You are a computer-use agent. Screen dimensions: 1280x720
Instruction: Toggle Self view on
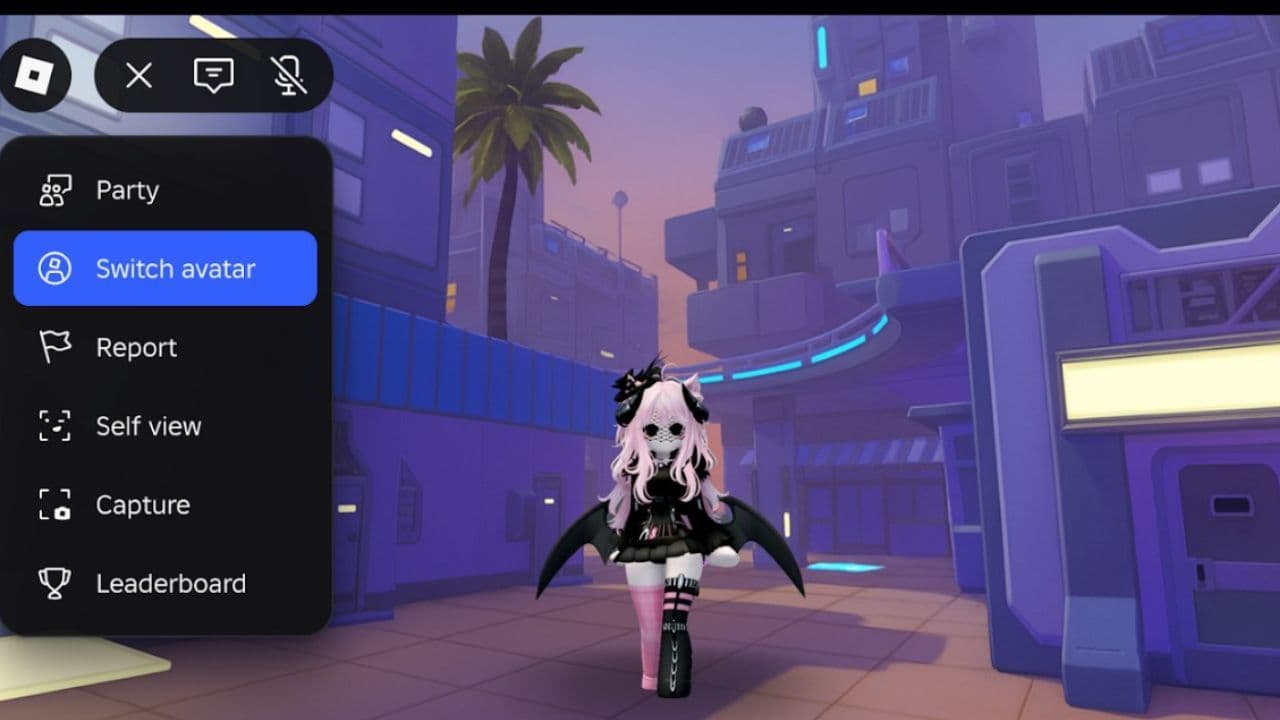tap(148, 425)
